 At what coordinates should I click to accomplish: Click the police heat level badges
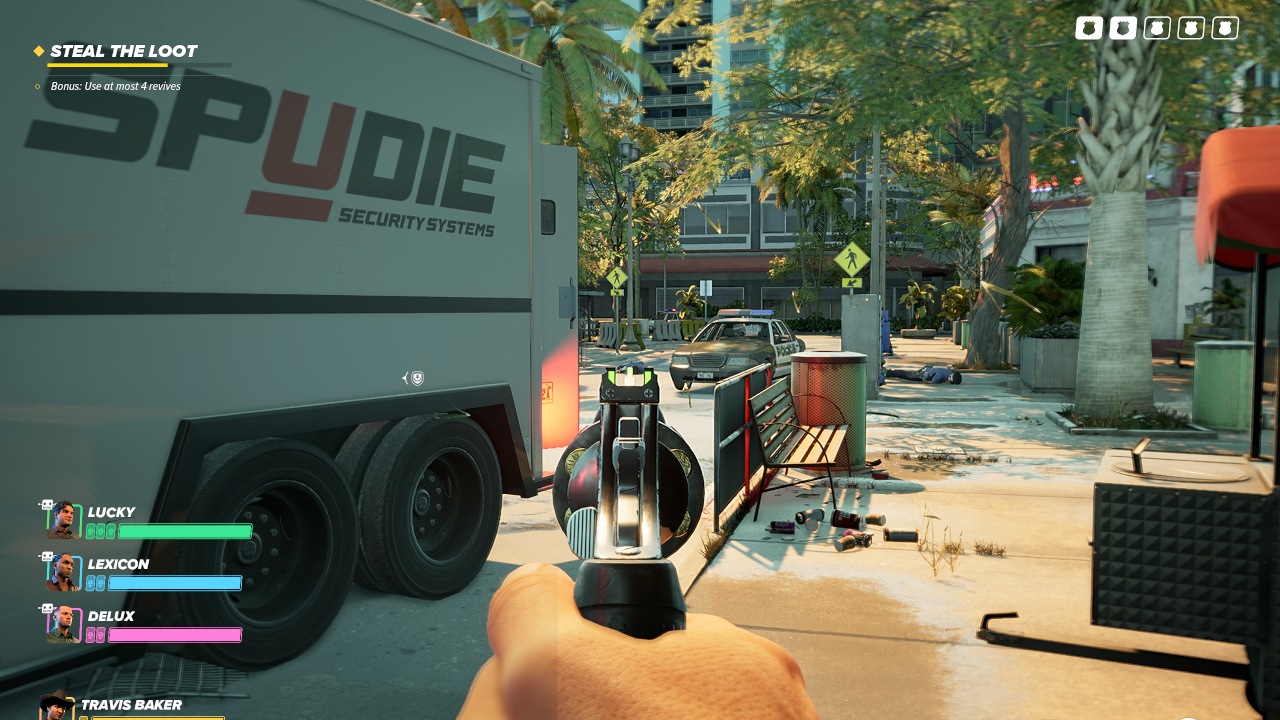1156,28
